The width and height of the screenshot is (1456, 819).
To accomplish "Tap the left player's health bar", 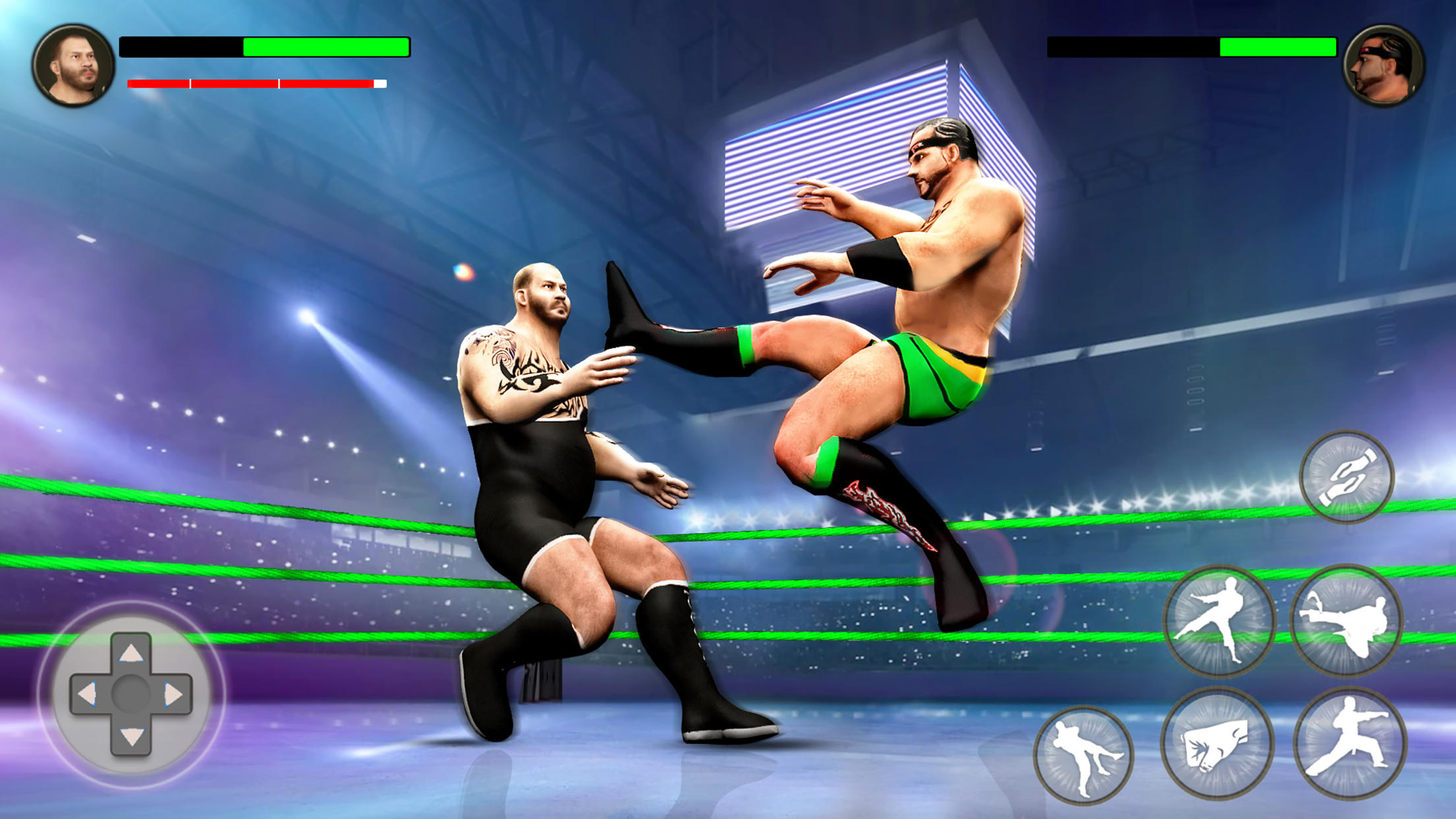I will pos(264,47).
